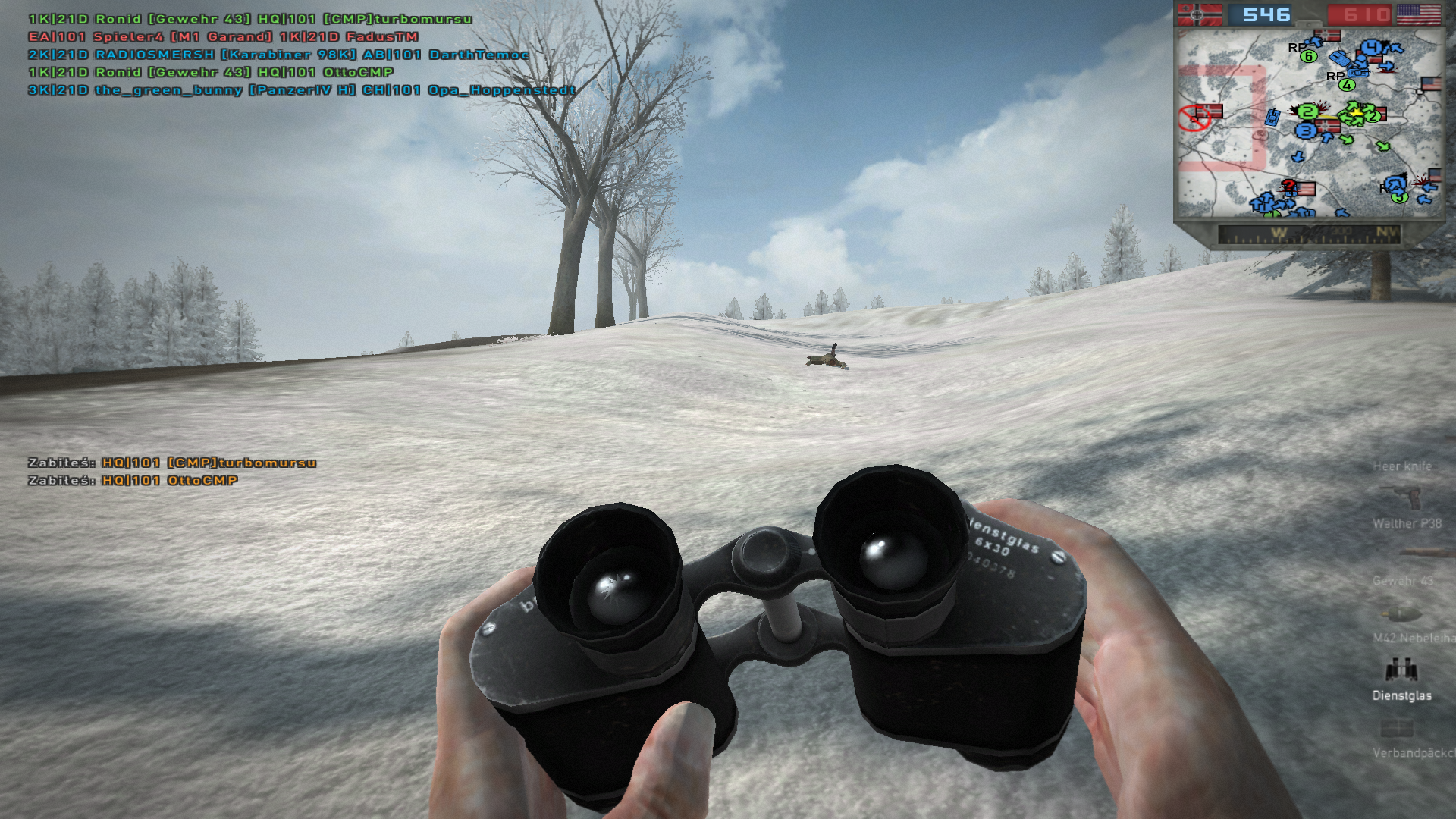This screenshot has width=1456, height=819.
Task: Select blue squad 4 marker on minimap
Action: tap(1371, 48)
